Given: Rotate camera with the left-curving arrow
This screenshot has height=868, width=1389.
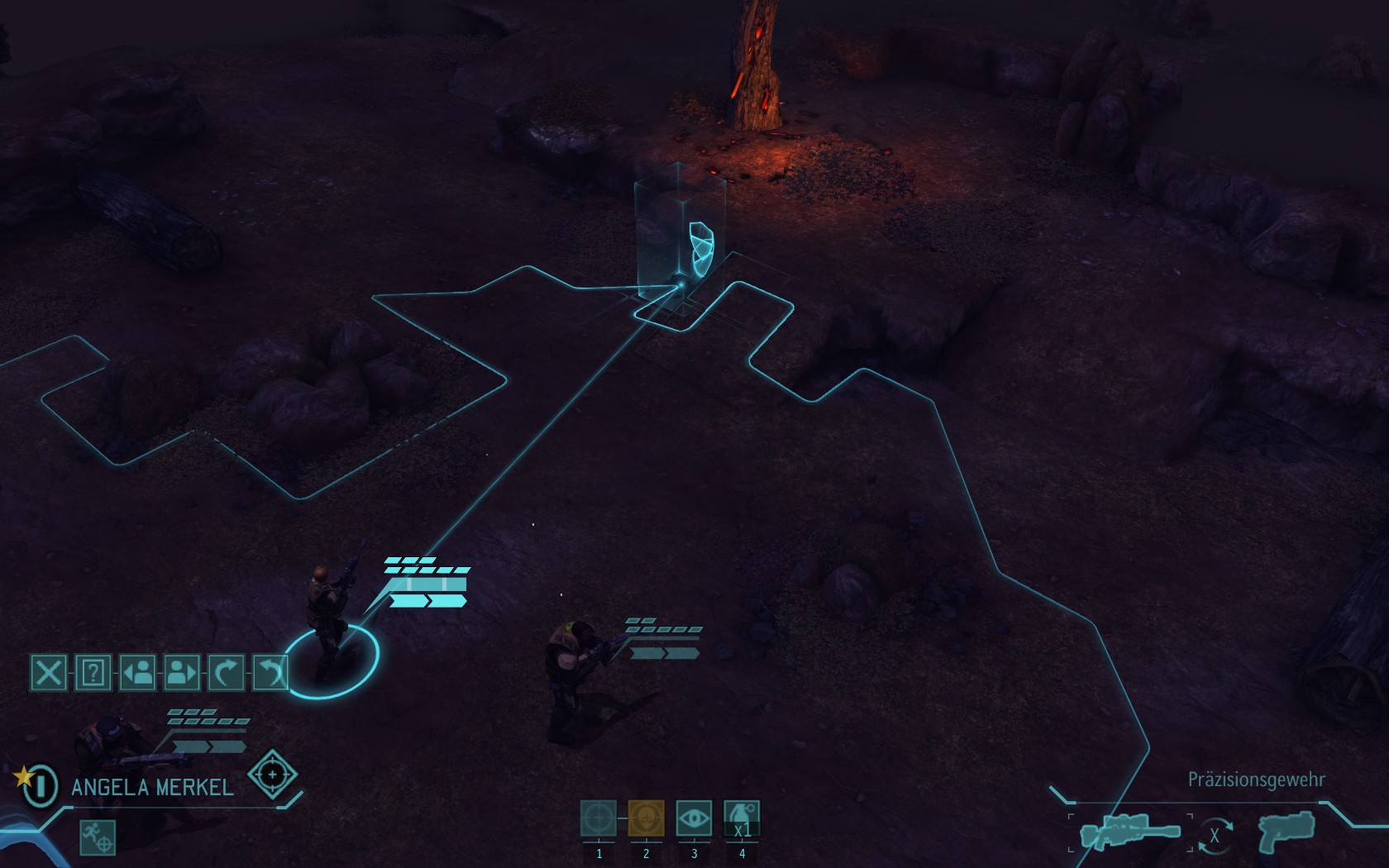Looking at the screenshot, I should [269, 672].
